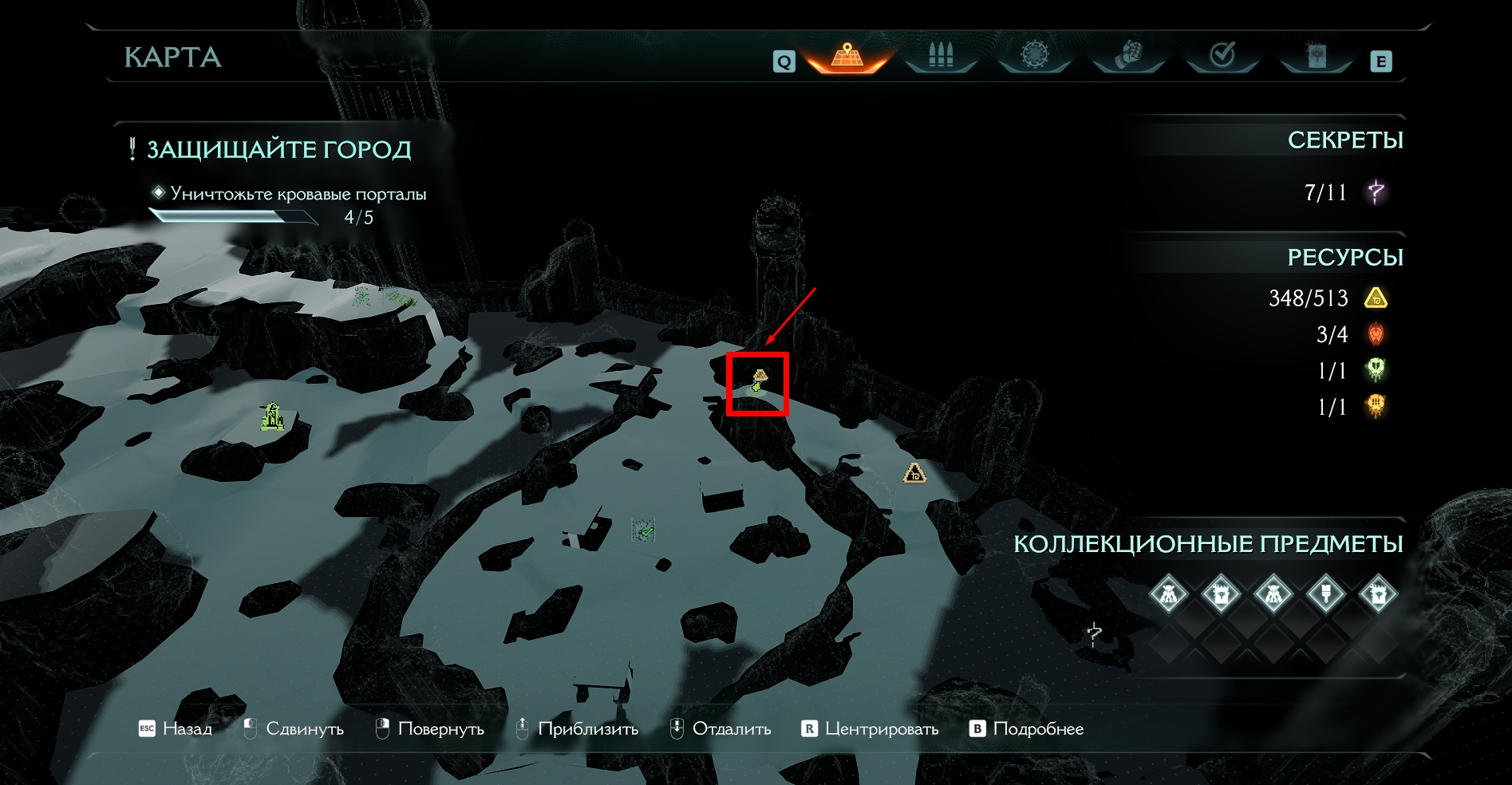
Task: Click the Центрировать option
Action: pos(870,728)
